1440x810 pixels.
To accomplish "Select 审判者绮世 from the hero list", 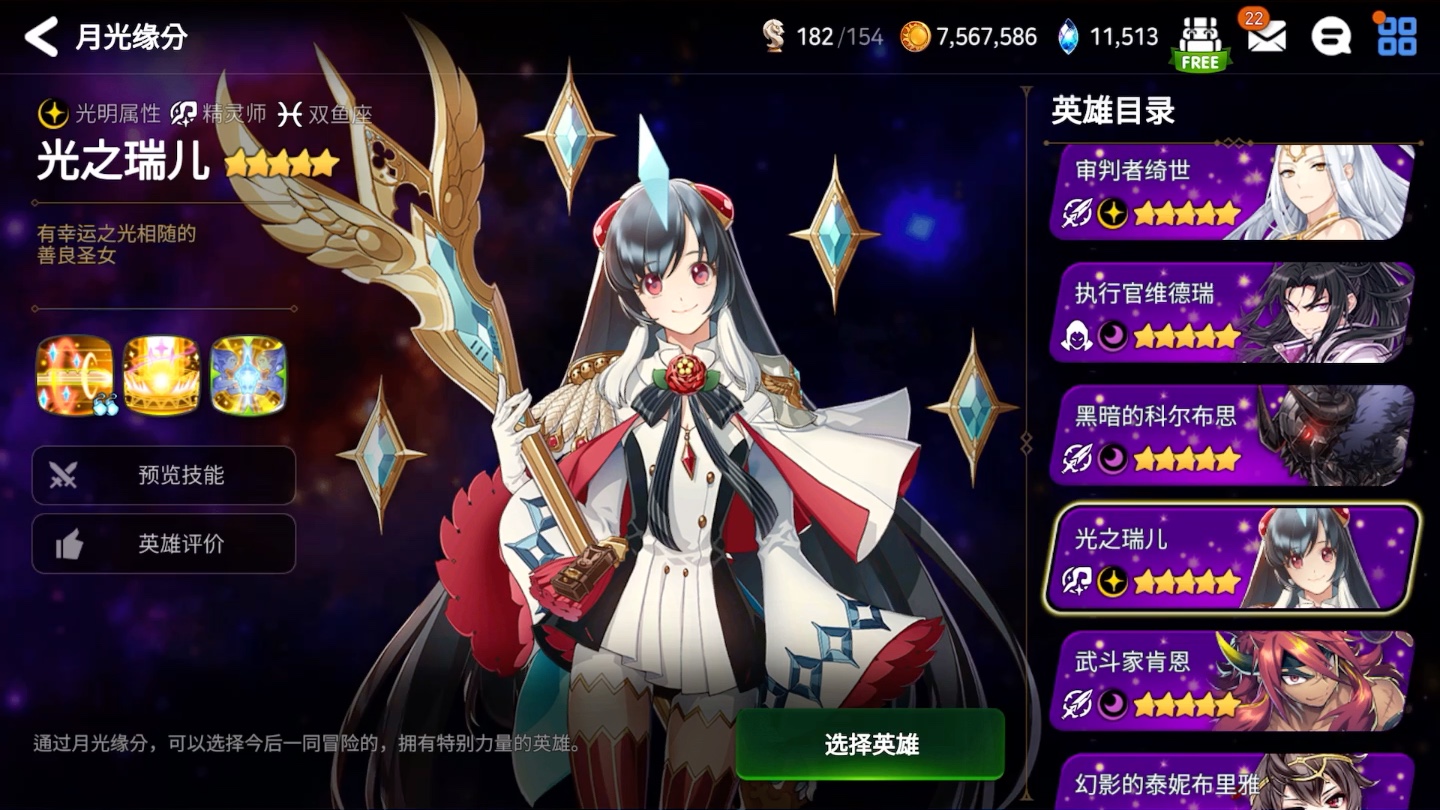I will (1230, 190).
